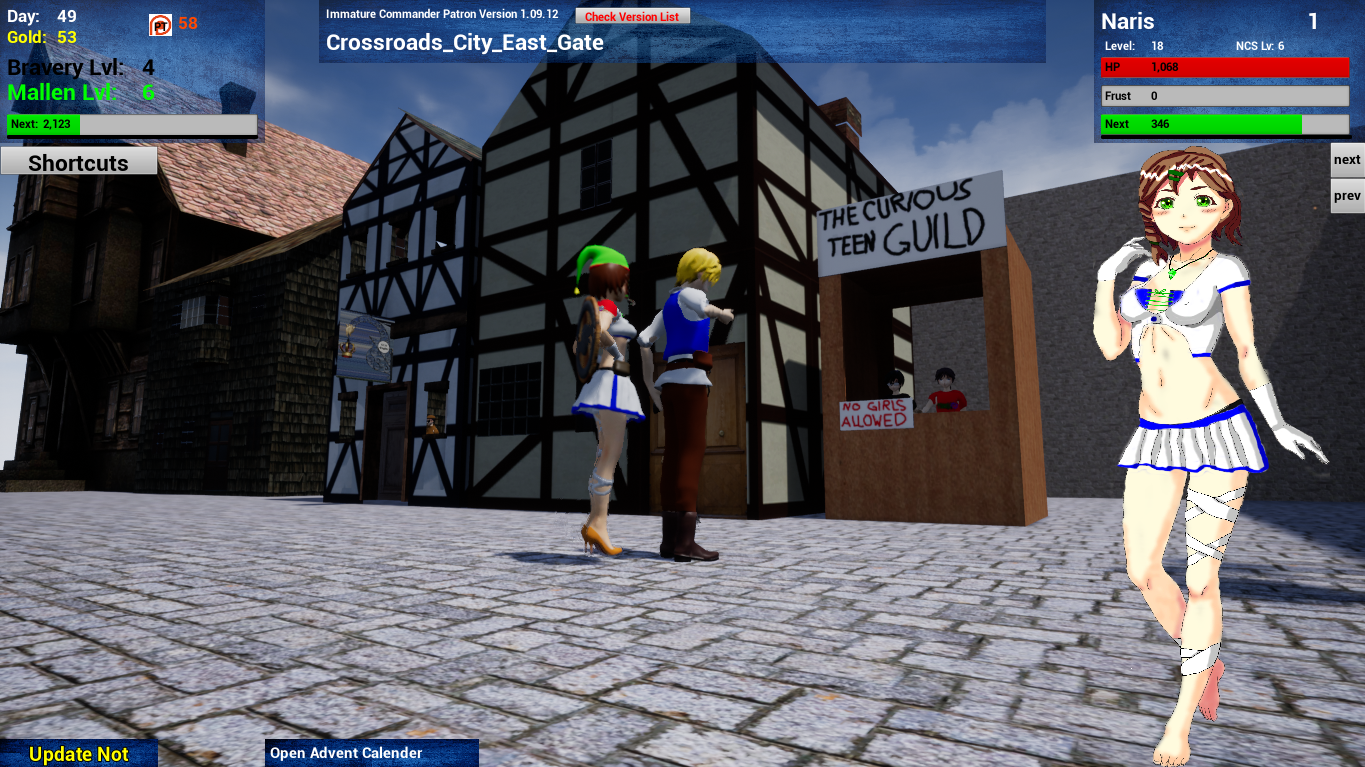Click the Crossroads_City_East_Gate location label
The image size is (1365, 767).
tap(464, 43)
